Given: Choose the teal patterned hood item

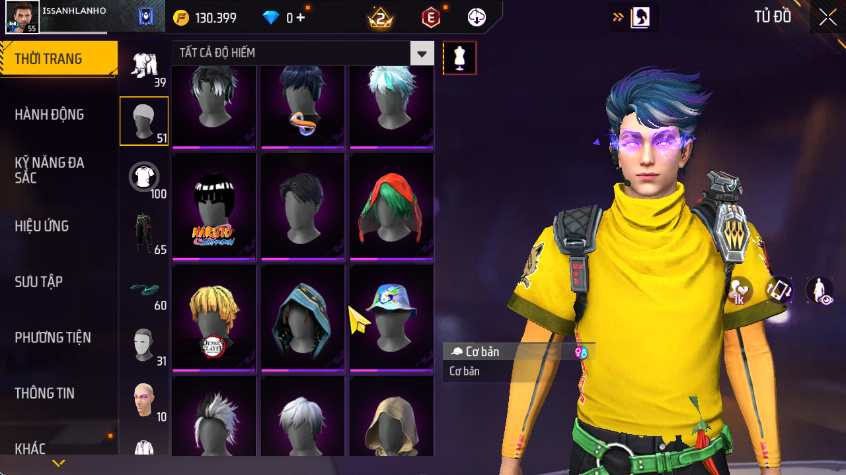Looking at the screenshot, I should tap(304, 320).
